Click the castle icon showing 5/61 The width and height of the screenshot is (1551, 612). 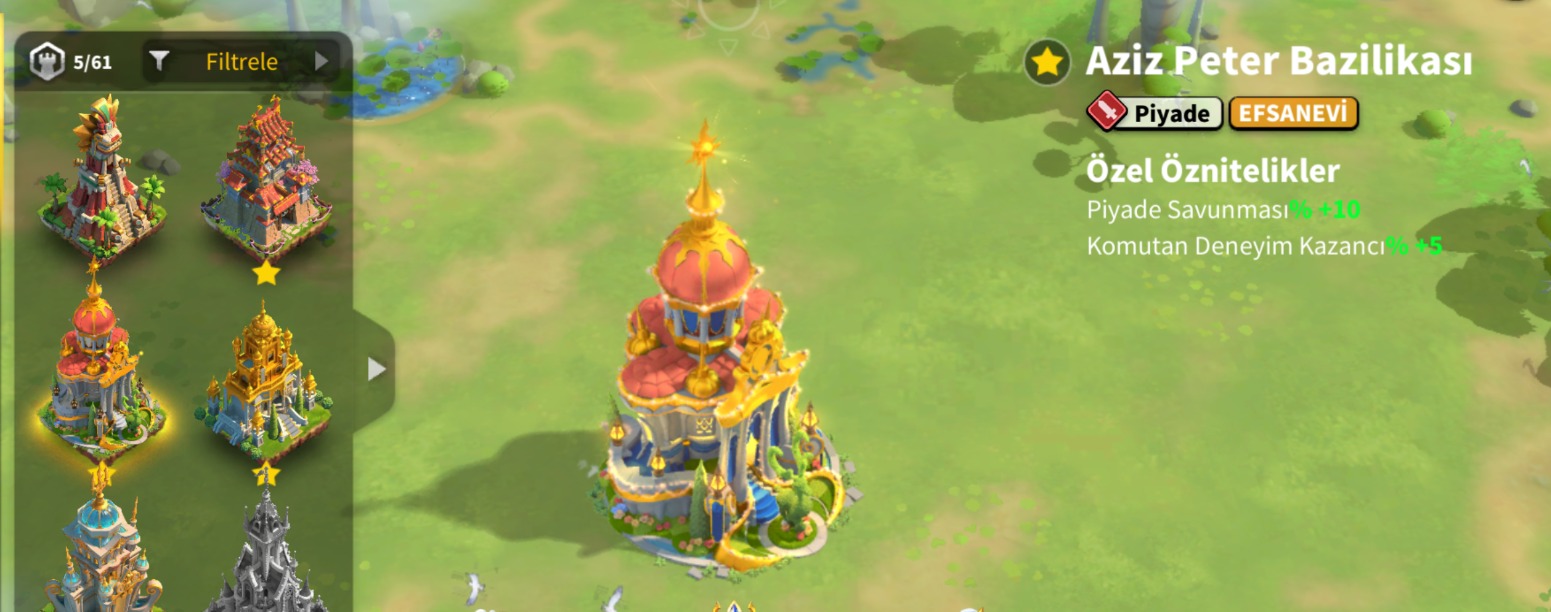click(46, 62)
